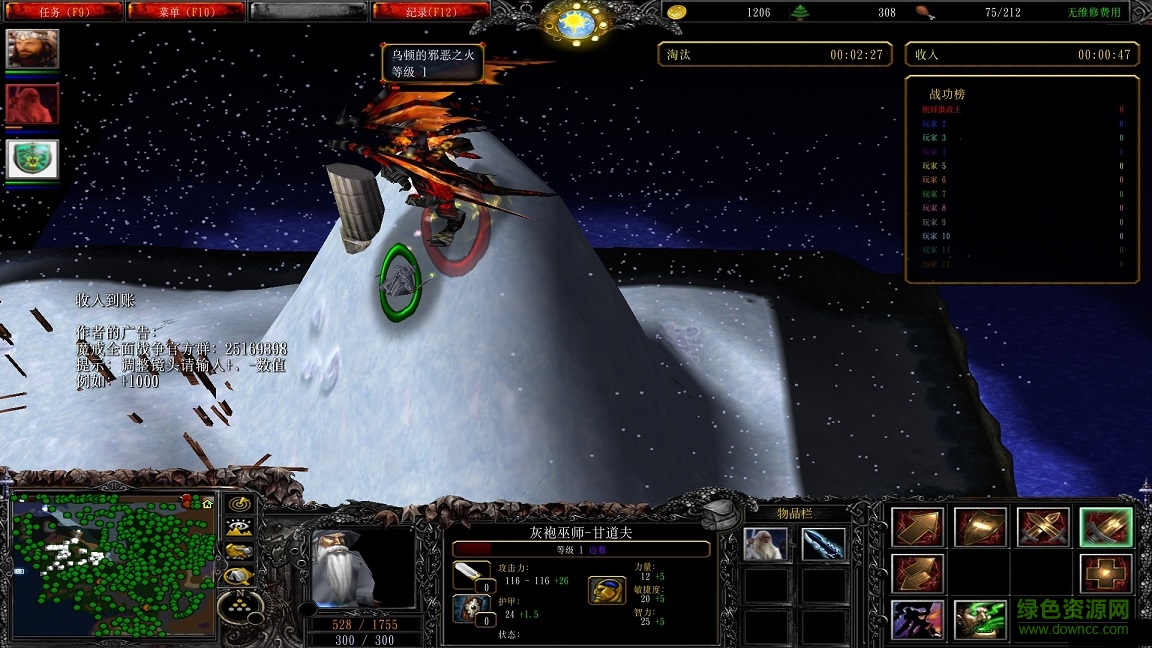This screenshot has height=648, width=1152.
Task: Select the green shield crest hero icon
Action: click(x=33, y=159)
